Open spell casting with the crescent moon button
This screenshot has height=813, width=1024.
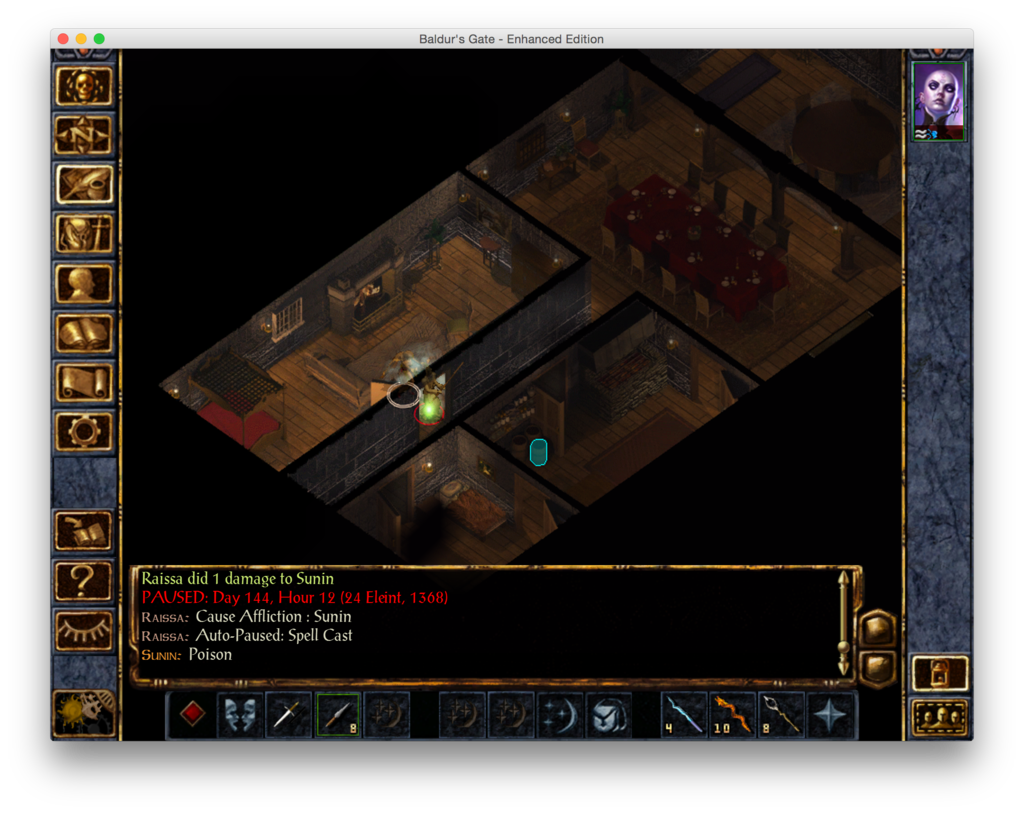560,715
